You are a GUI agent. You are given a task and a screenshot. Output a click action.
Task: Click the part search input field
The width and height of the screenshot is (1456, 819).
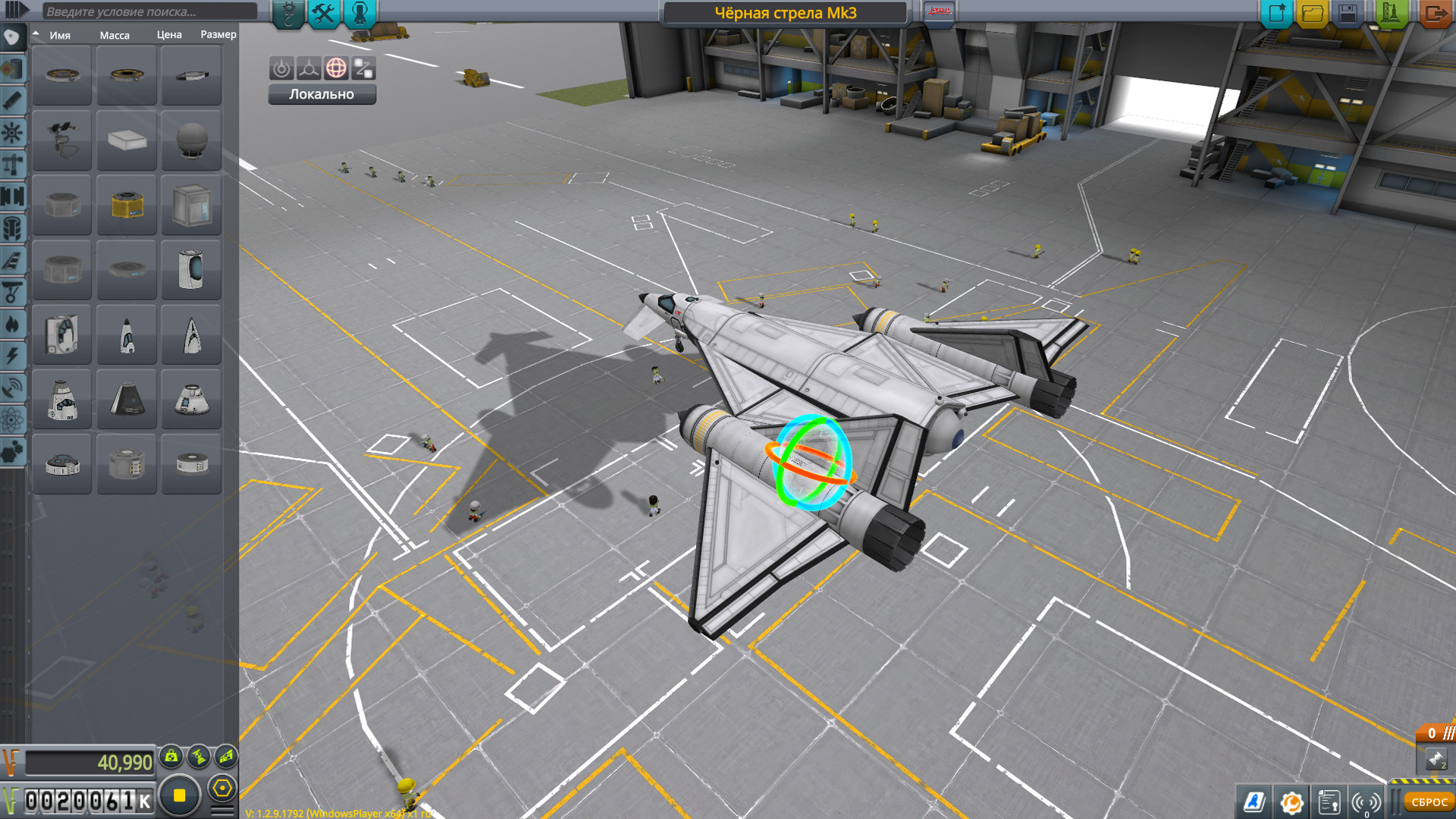150,11
